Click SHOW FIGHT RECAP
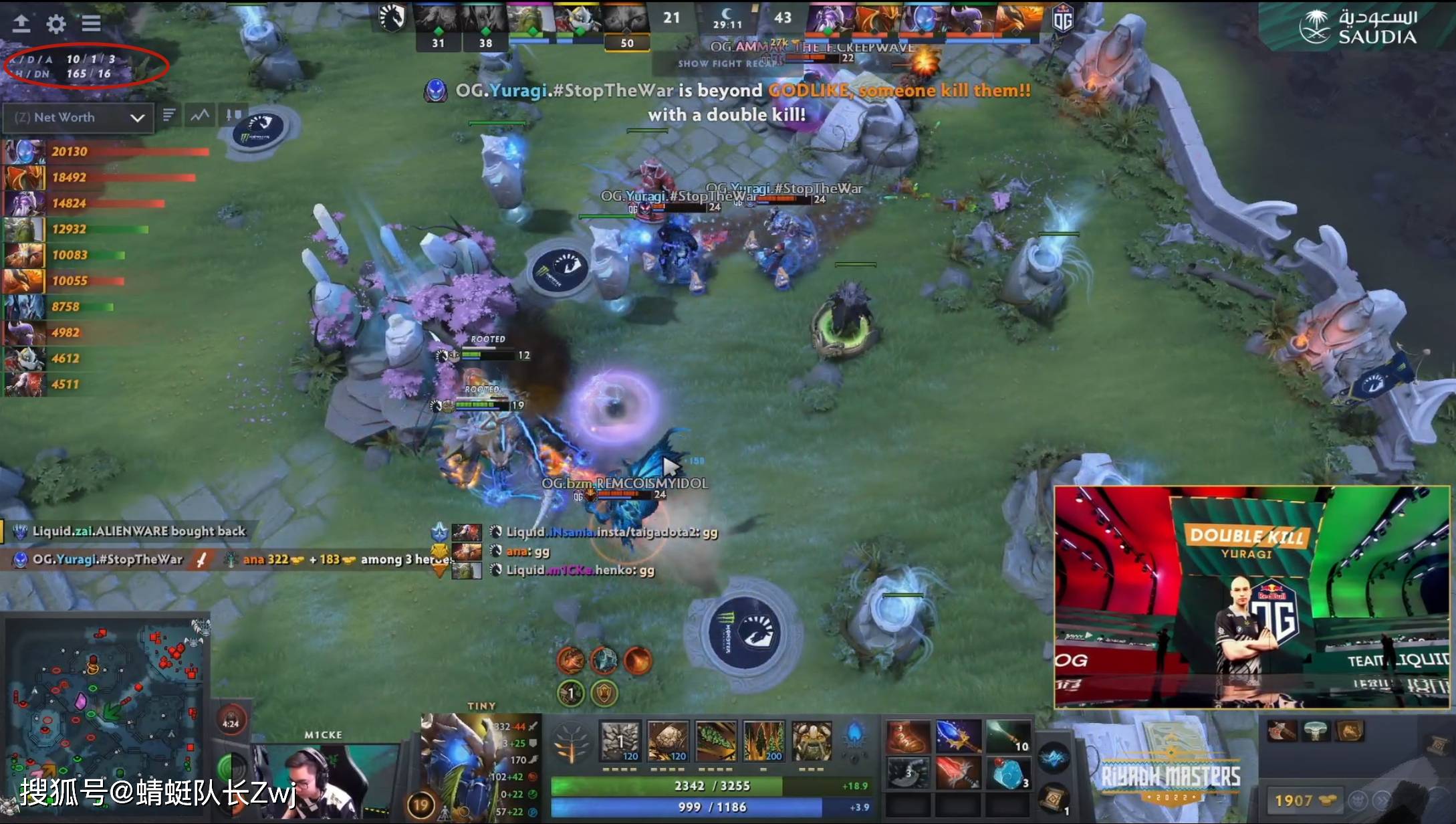This screenshot has height=824, width=1456. pos(729,64)
